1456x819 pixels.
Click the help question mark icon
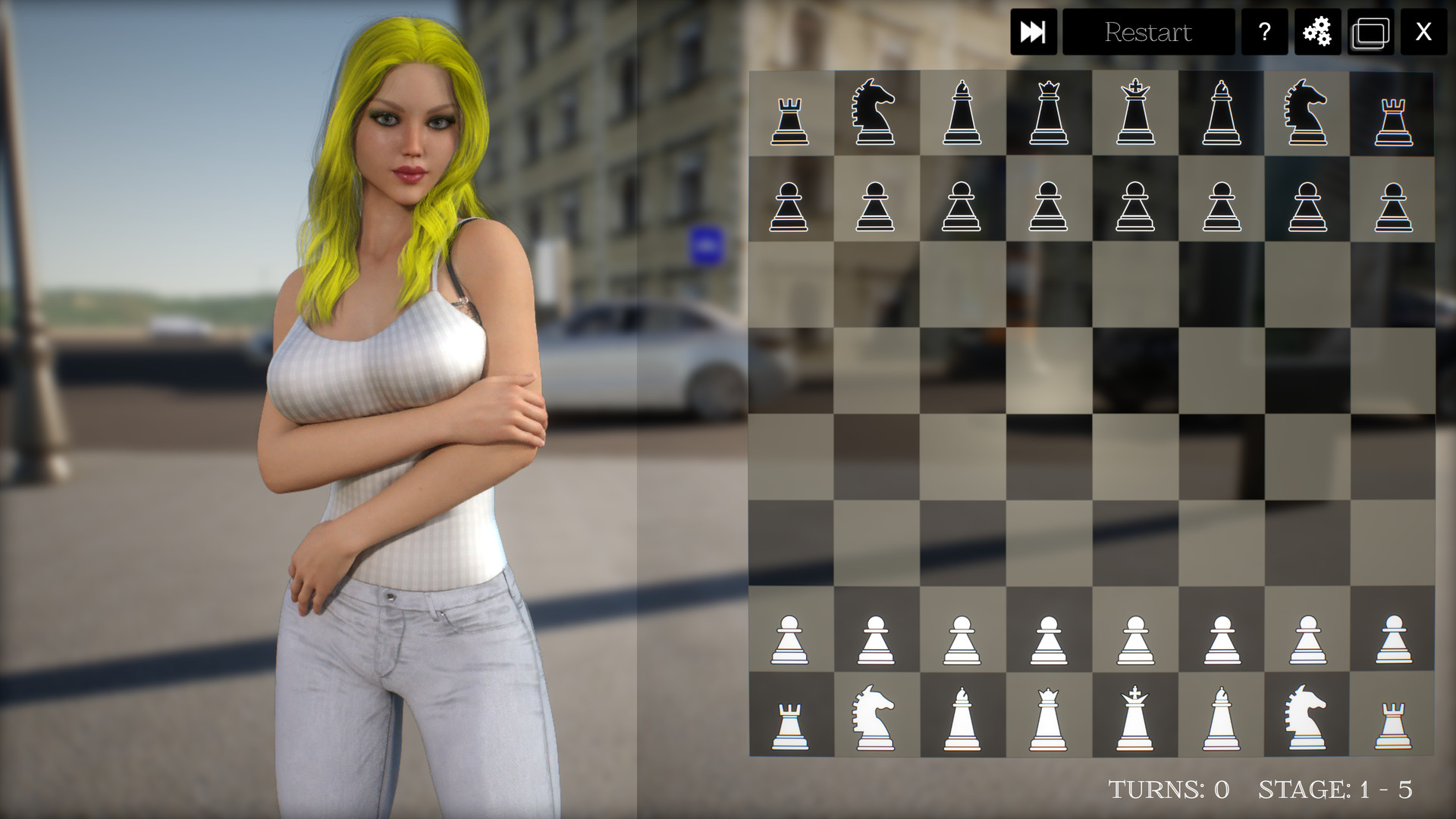coord(1263,33)
